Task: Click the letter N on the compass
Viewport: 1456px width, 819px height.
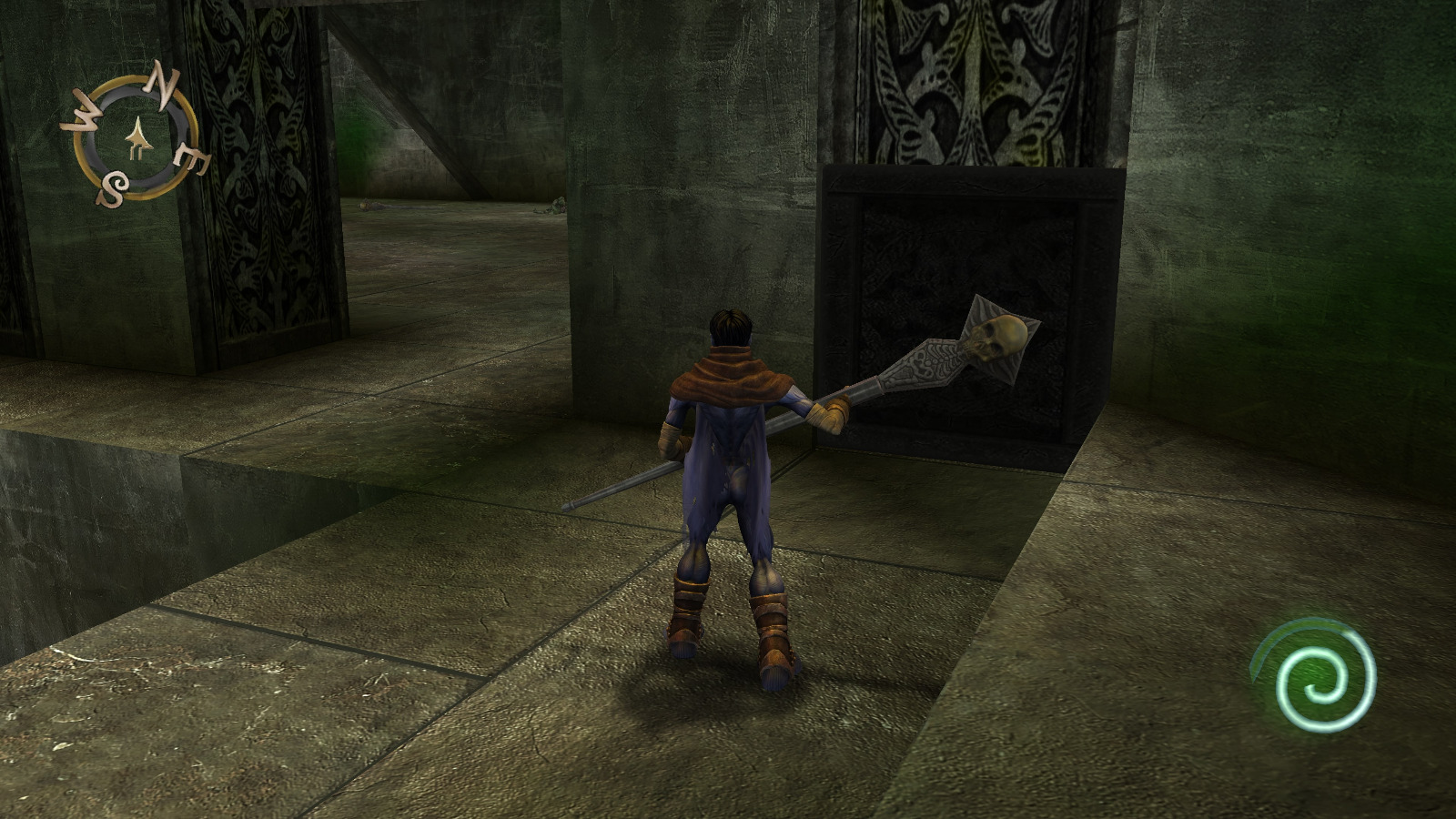Action: pos(164,86)
